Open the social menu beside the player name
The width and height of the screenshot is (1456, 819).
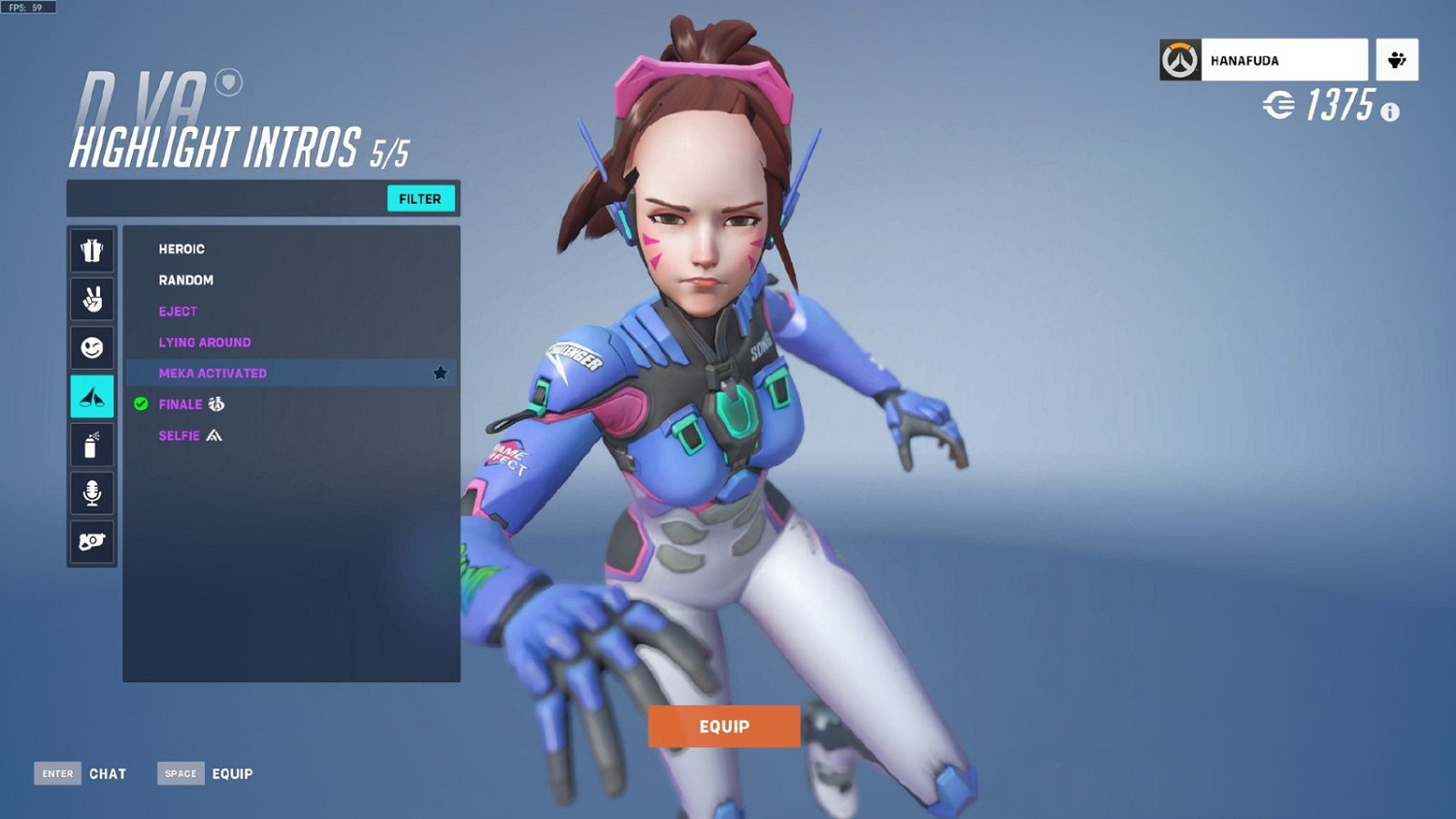coord(1397,60)
